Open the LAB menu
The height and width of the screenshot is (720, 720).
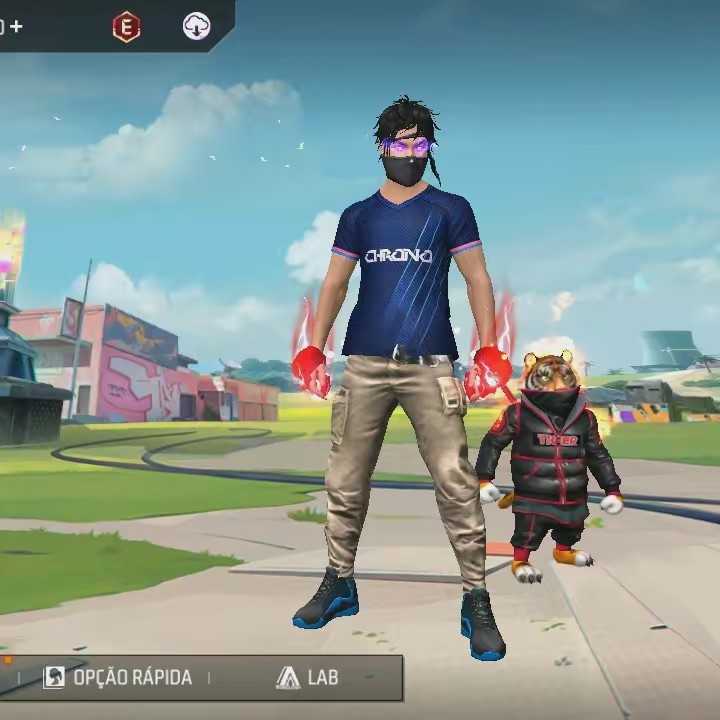coord(308,678)
